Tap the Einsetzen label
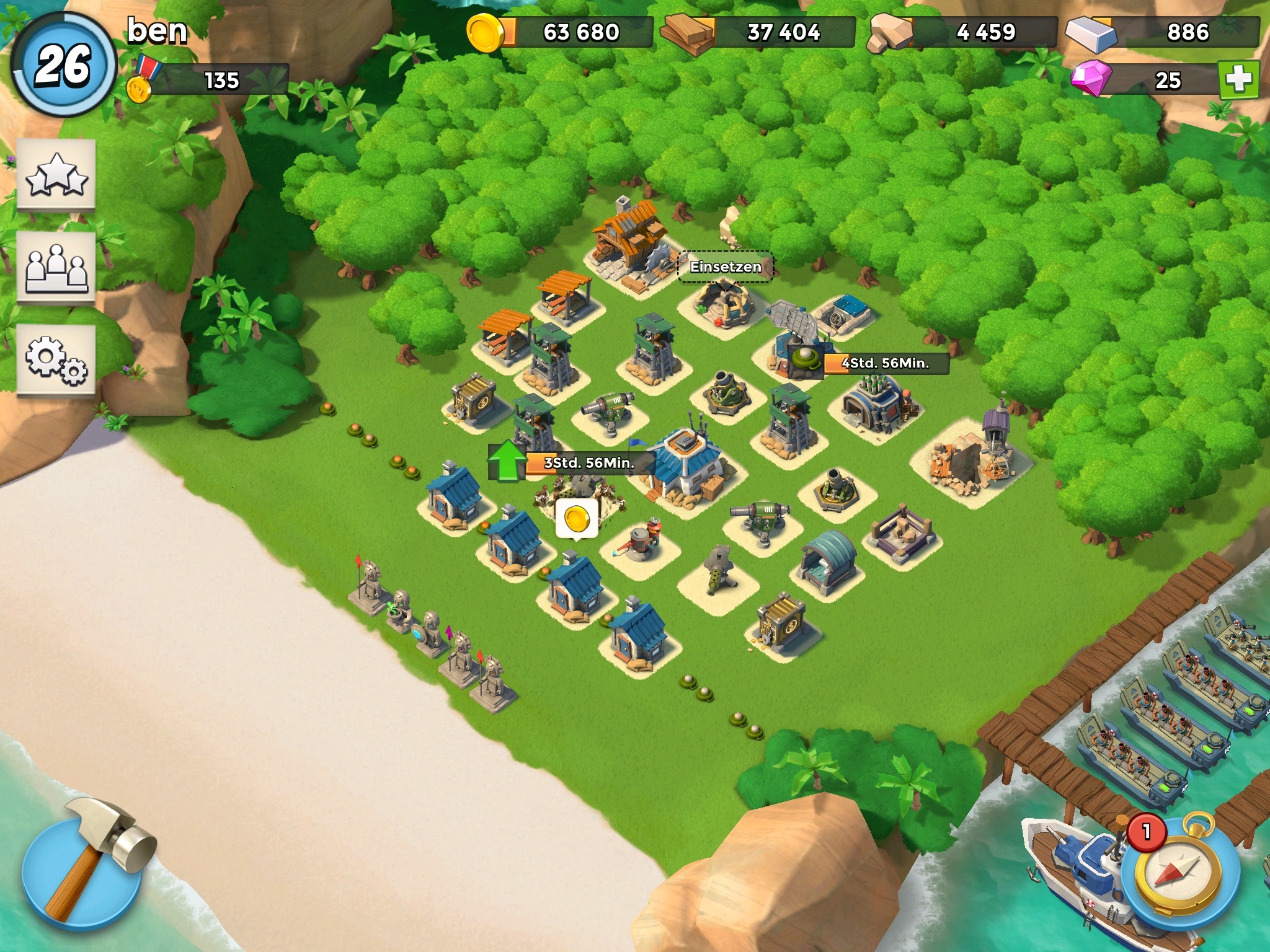 tap(726, 267)
